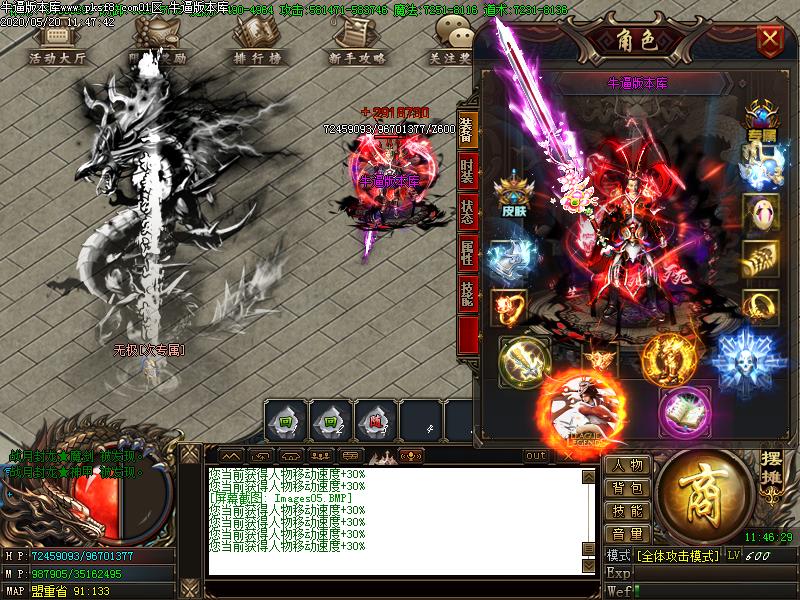Open the 背包 bag button
The height and width of the screenshot is (600, 800).
click(628, 489)
